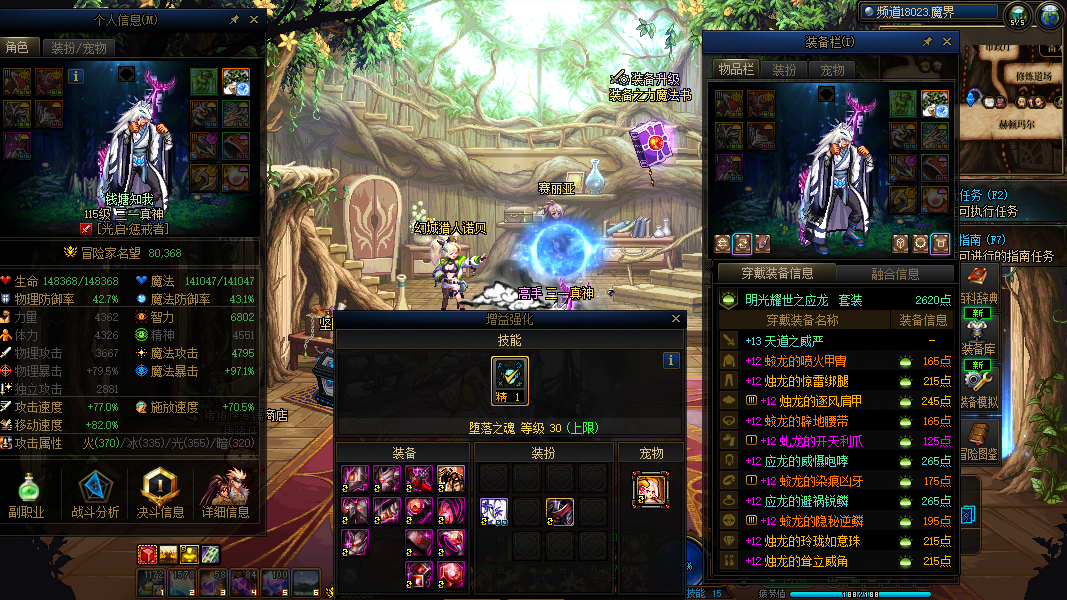Viewport: 1067px width, 600px height.
Task: Open the 宠物 tab in 装备栏
Action: click(x=833, y=70)
